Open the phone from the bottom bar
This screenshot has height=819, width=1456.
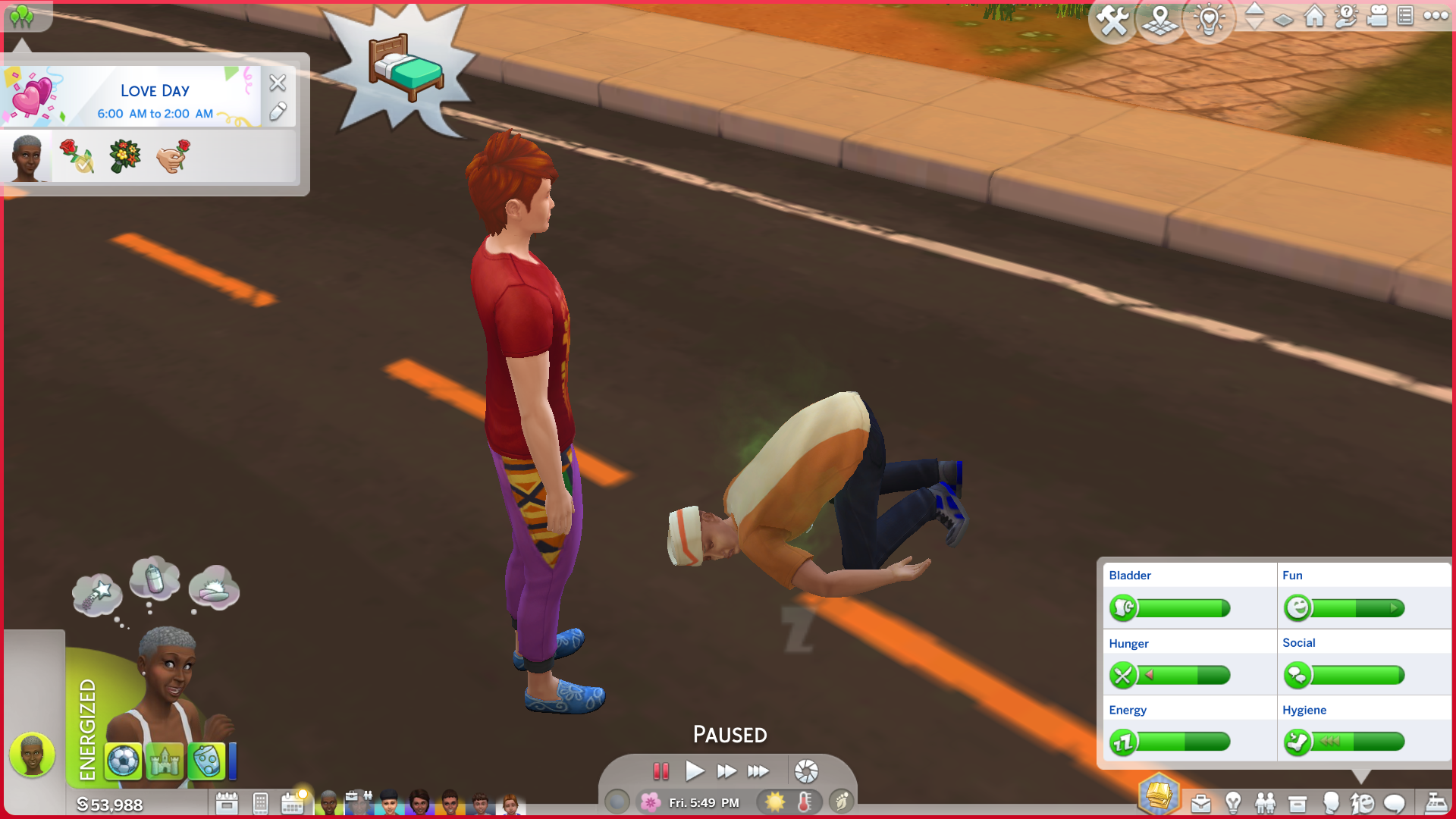pos(260,803)
